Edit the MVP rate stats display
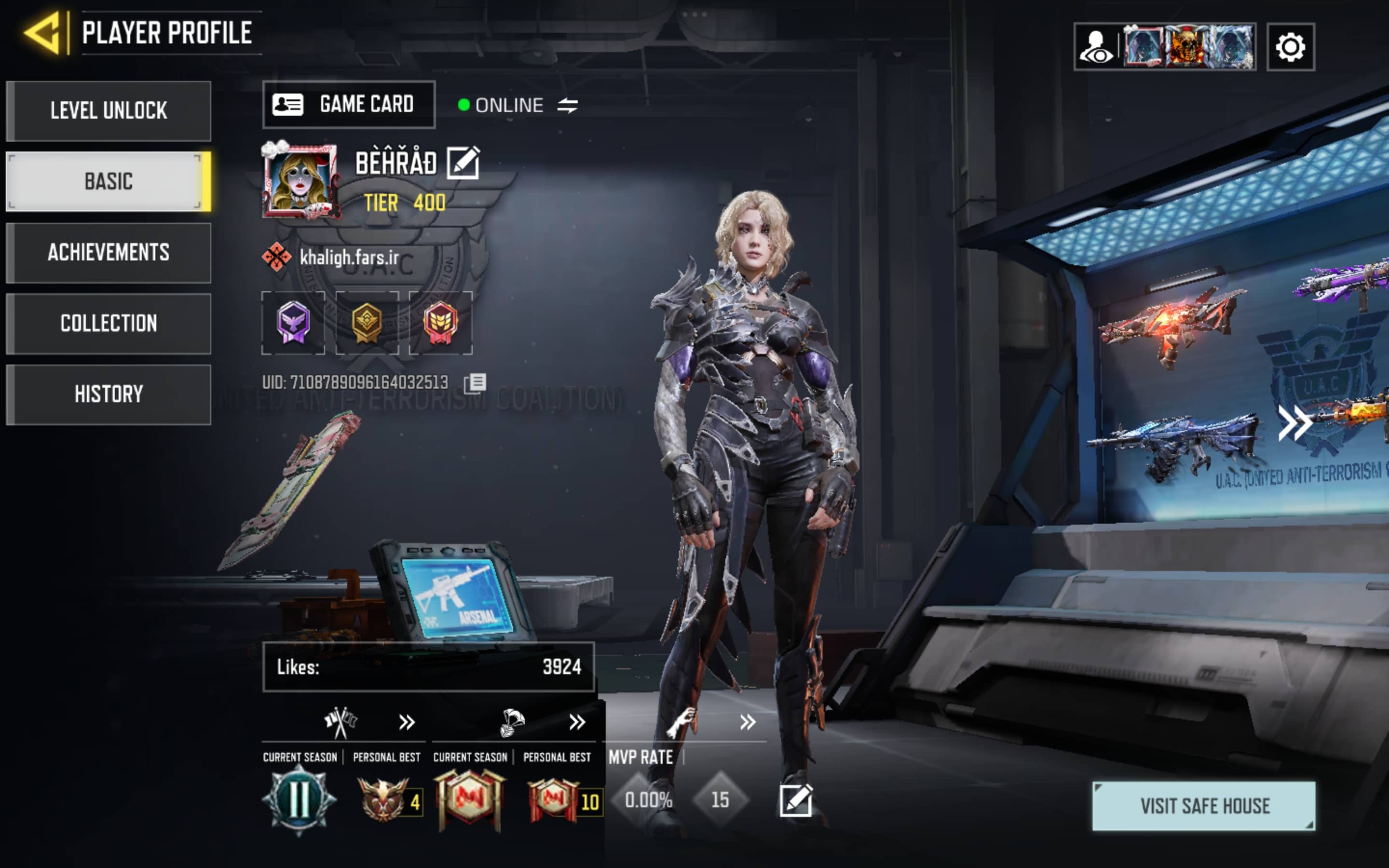The width and height of the screenshot is (1389, 868). [795, 800]
